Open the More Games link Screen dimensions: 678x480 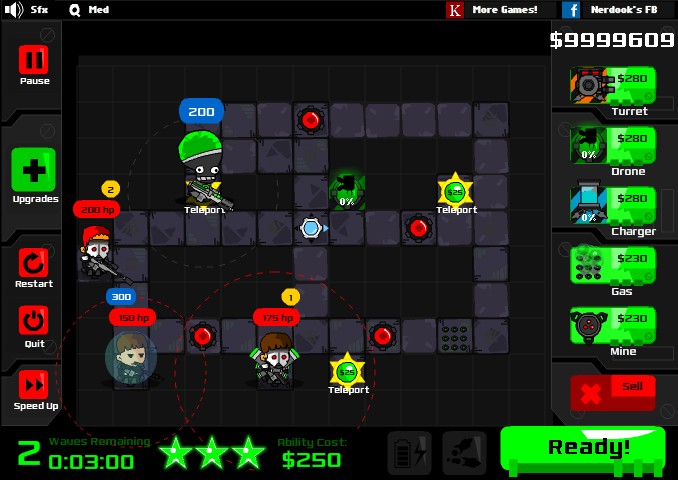pyautogui.click(x=495, y=10)
